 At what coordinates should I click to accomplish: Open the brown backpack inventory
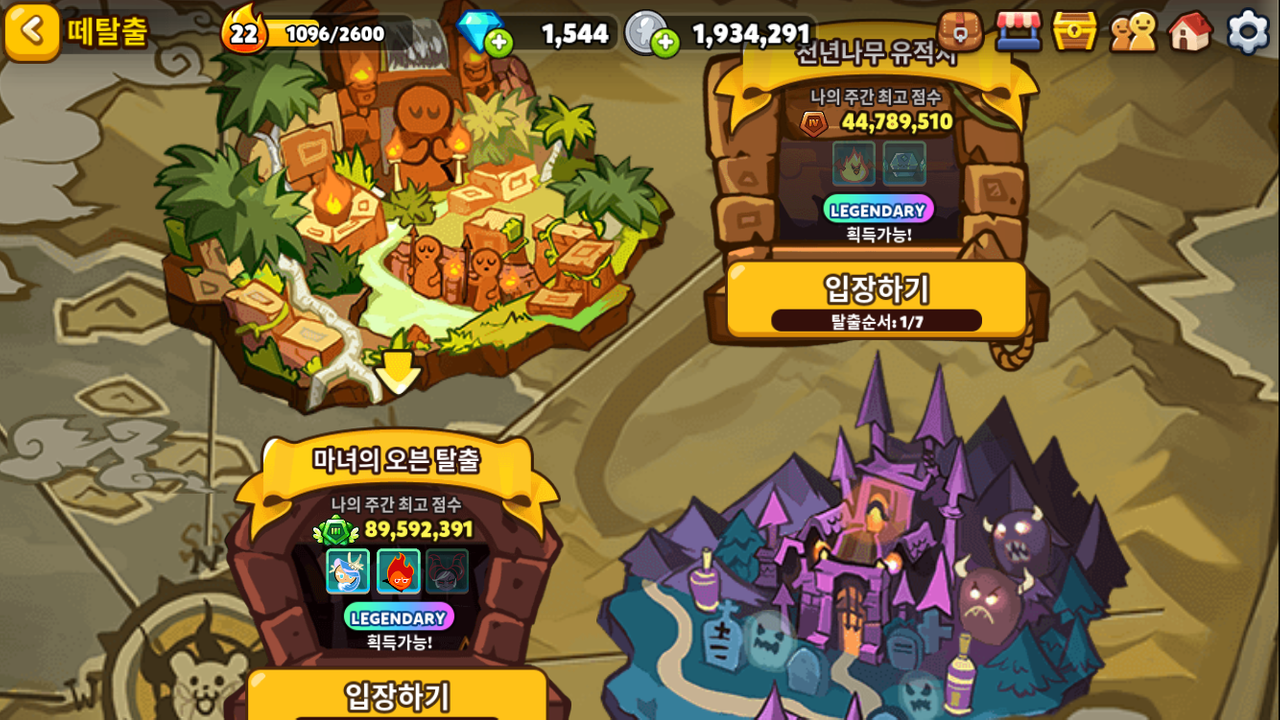[x=960, y=31]
